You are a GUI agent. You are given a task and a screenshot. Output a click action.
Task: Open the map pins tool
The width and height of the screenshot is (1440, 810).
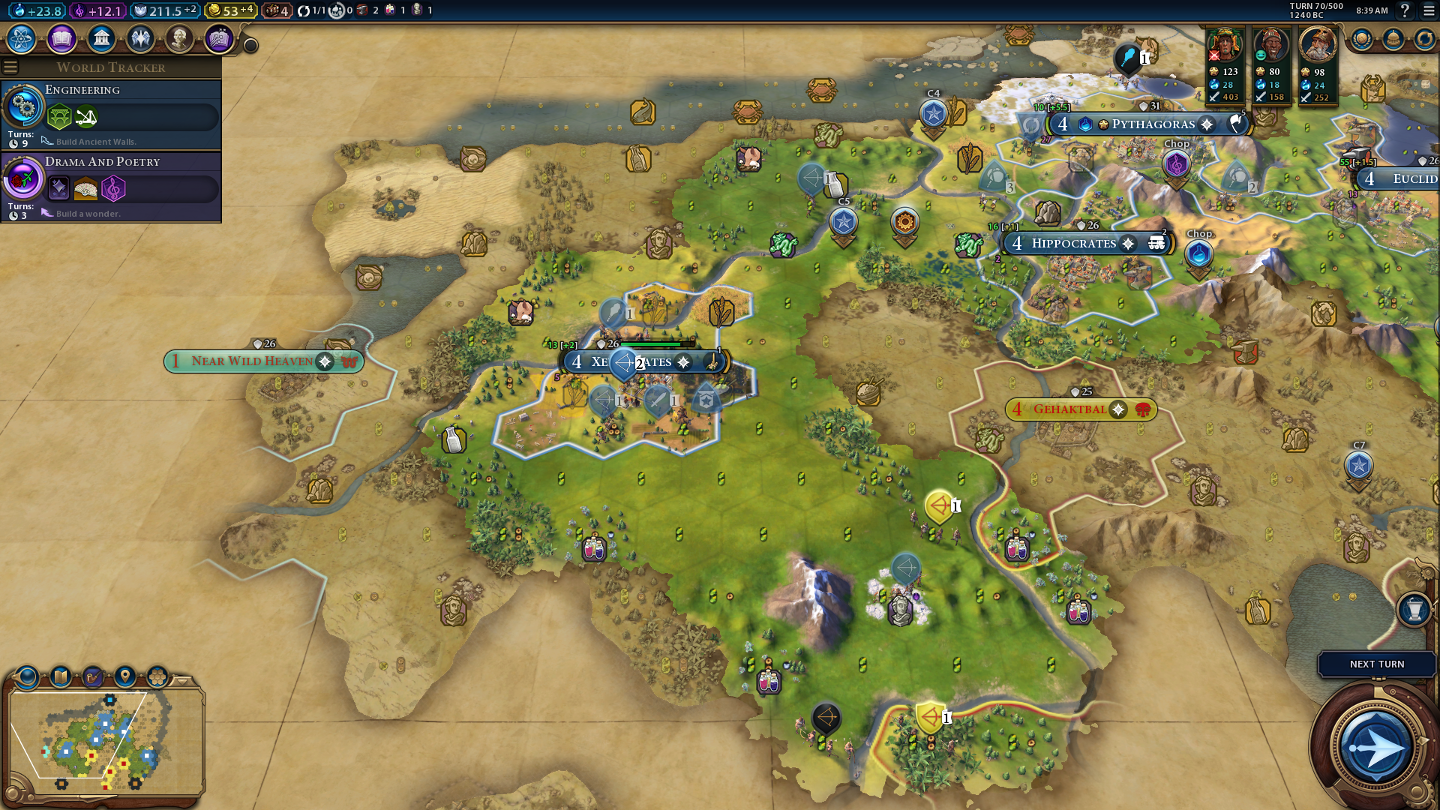[125, 677]
